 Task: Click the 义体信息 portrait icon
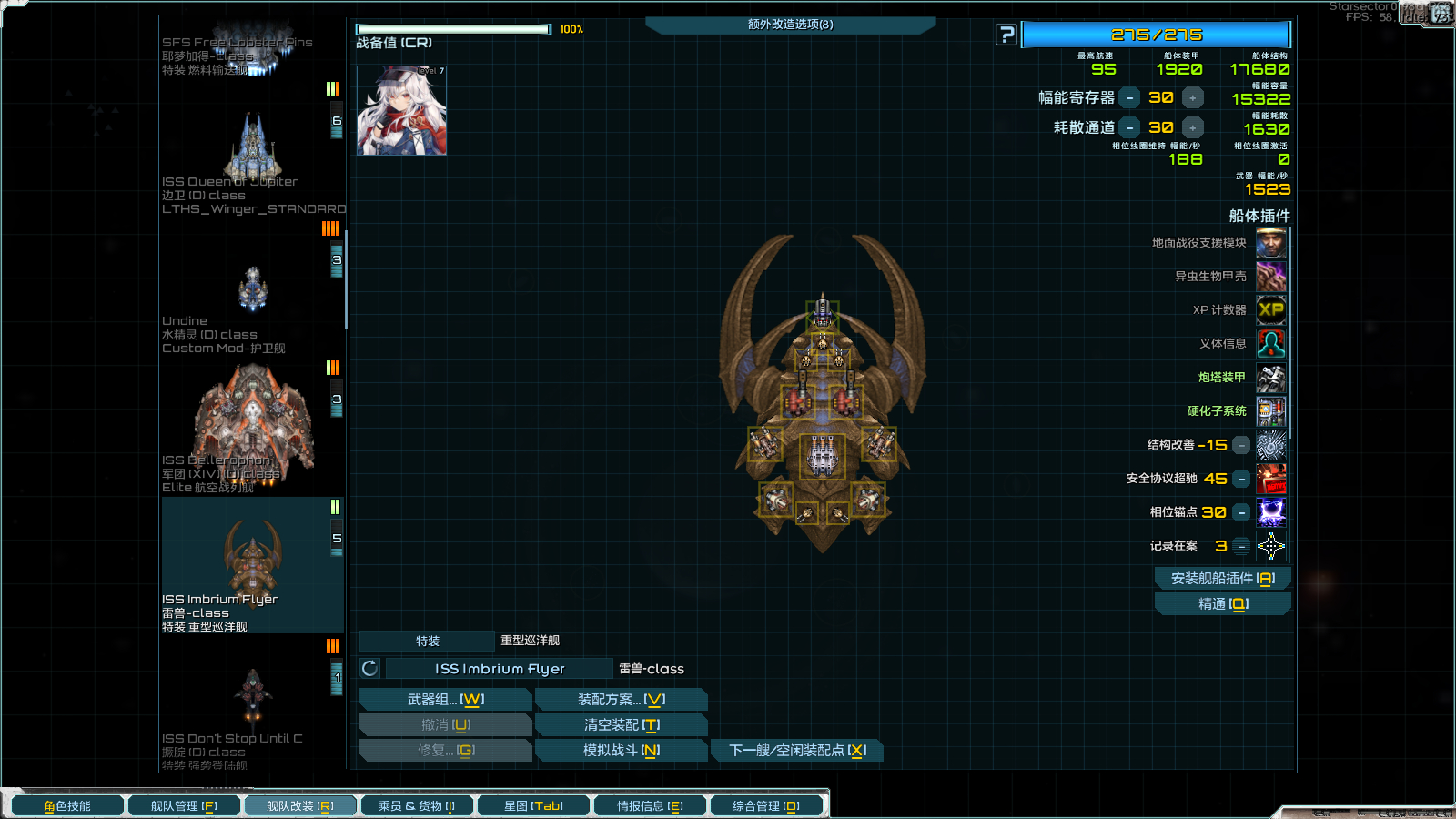(1271, 343)
